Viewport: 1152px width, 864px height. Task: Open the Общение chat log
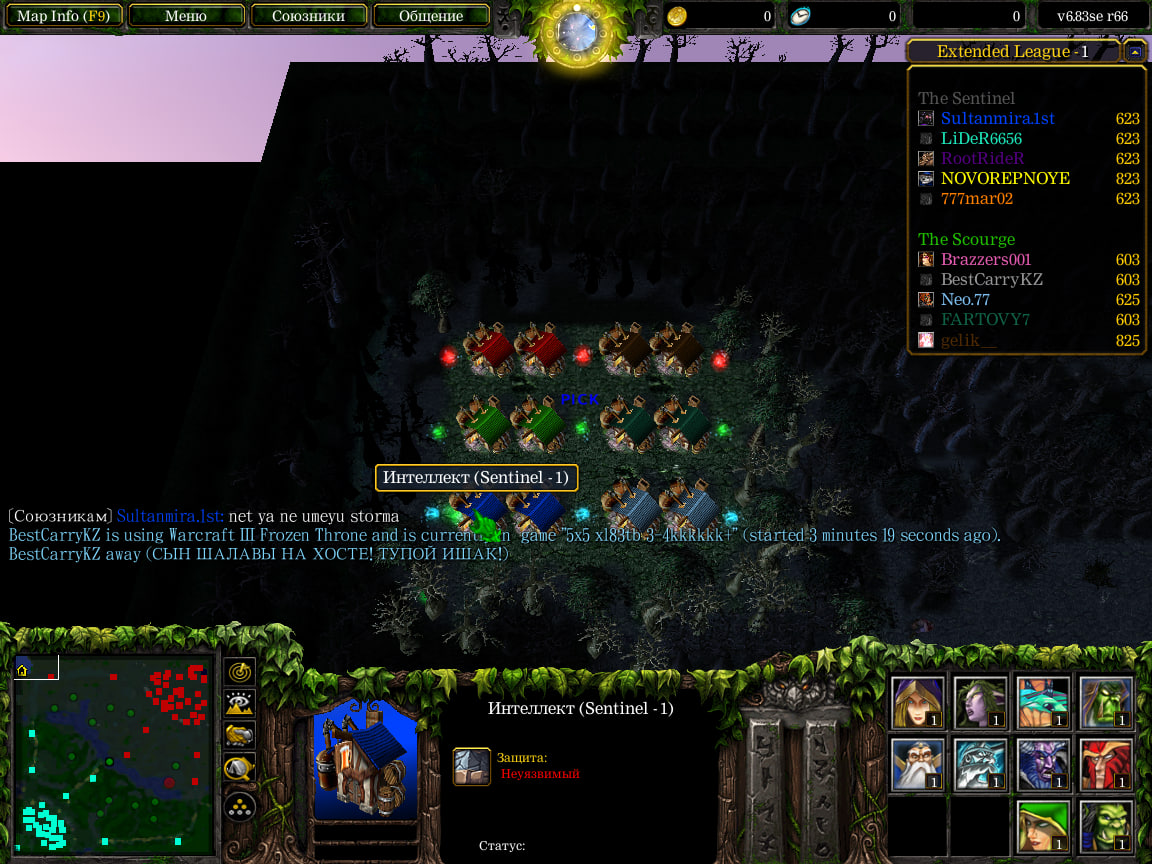click(431, 16)
